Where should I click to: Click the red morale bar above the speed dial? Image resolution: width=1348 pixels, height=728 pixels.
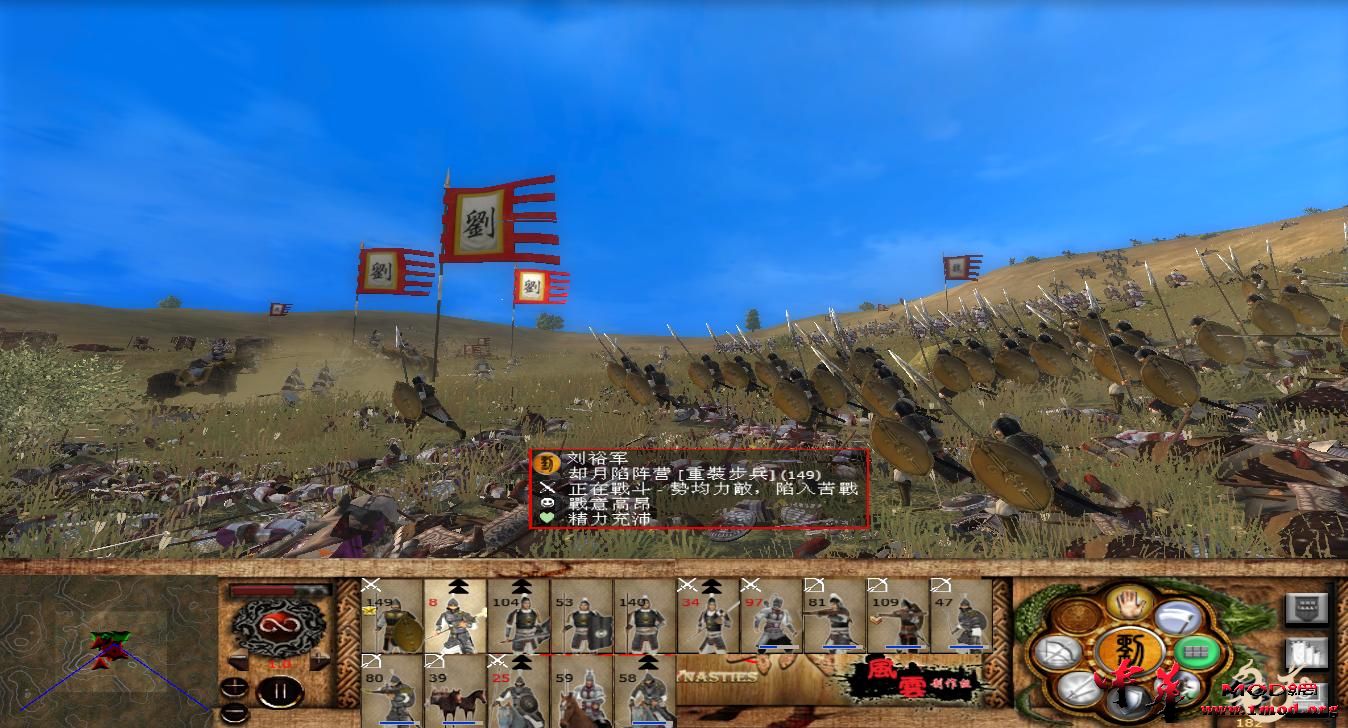(x=262, y=589)
